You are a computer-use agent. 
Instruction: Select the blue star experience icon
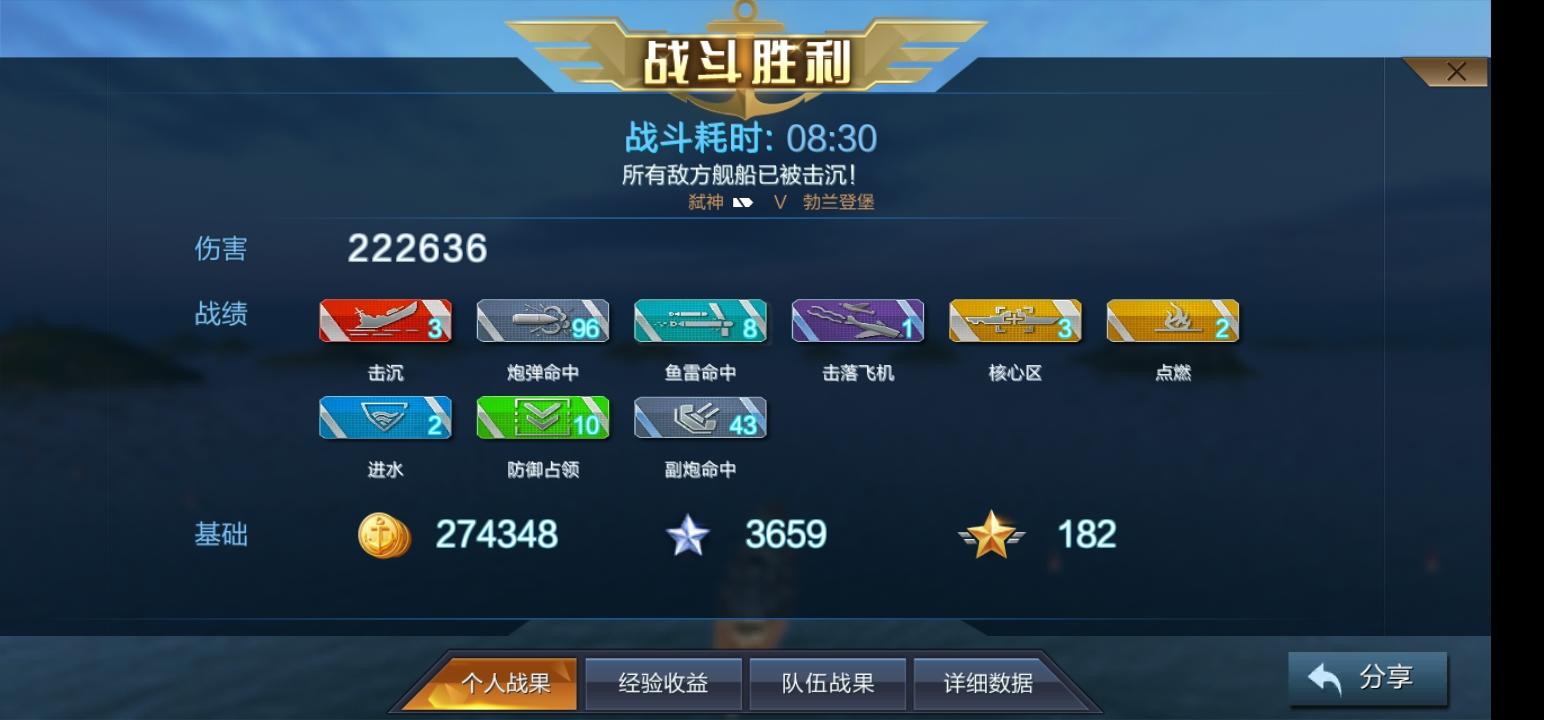tap(690, 535)
